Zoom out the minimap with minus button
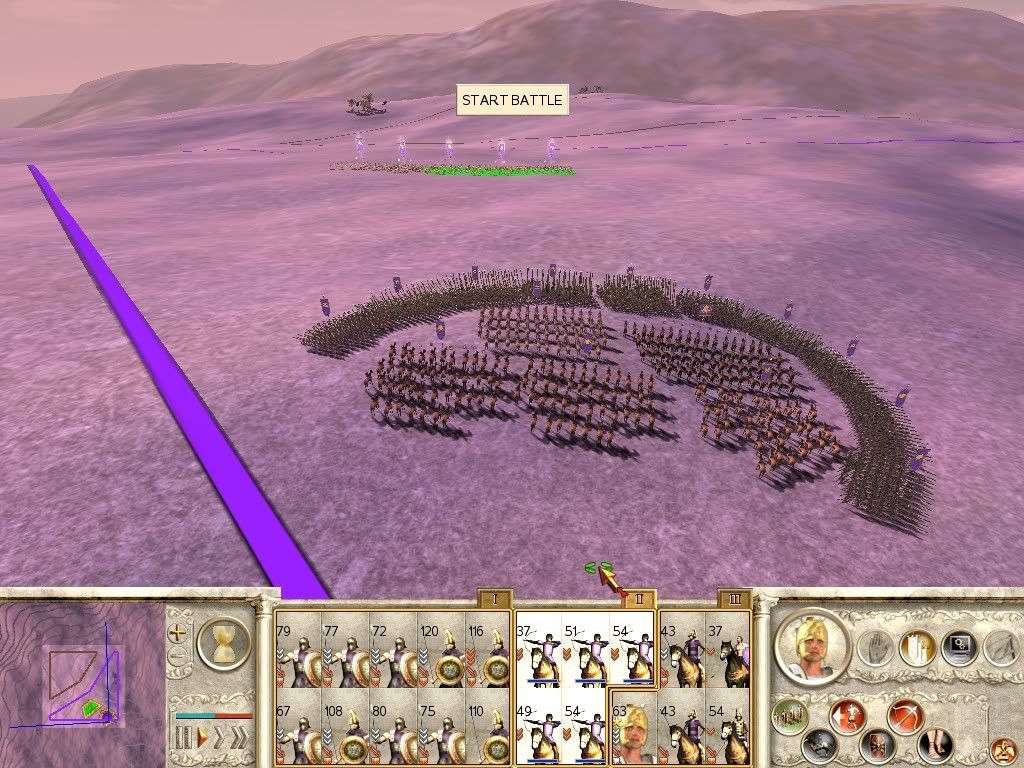This screenshot has height=768, width=1024. [178, 657]
